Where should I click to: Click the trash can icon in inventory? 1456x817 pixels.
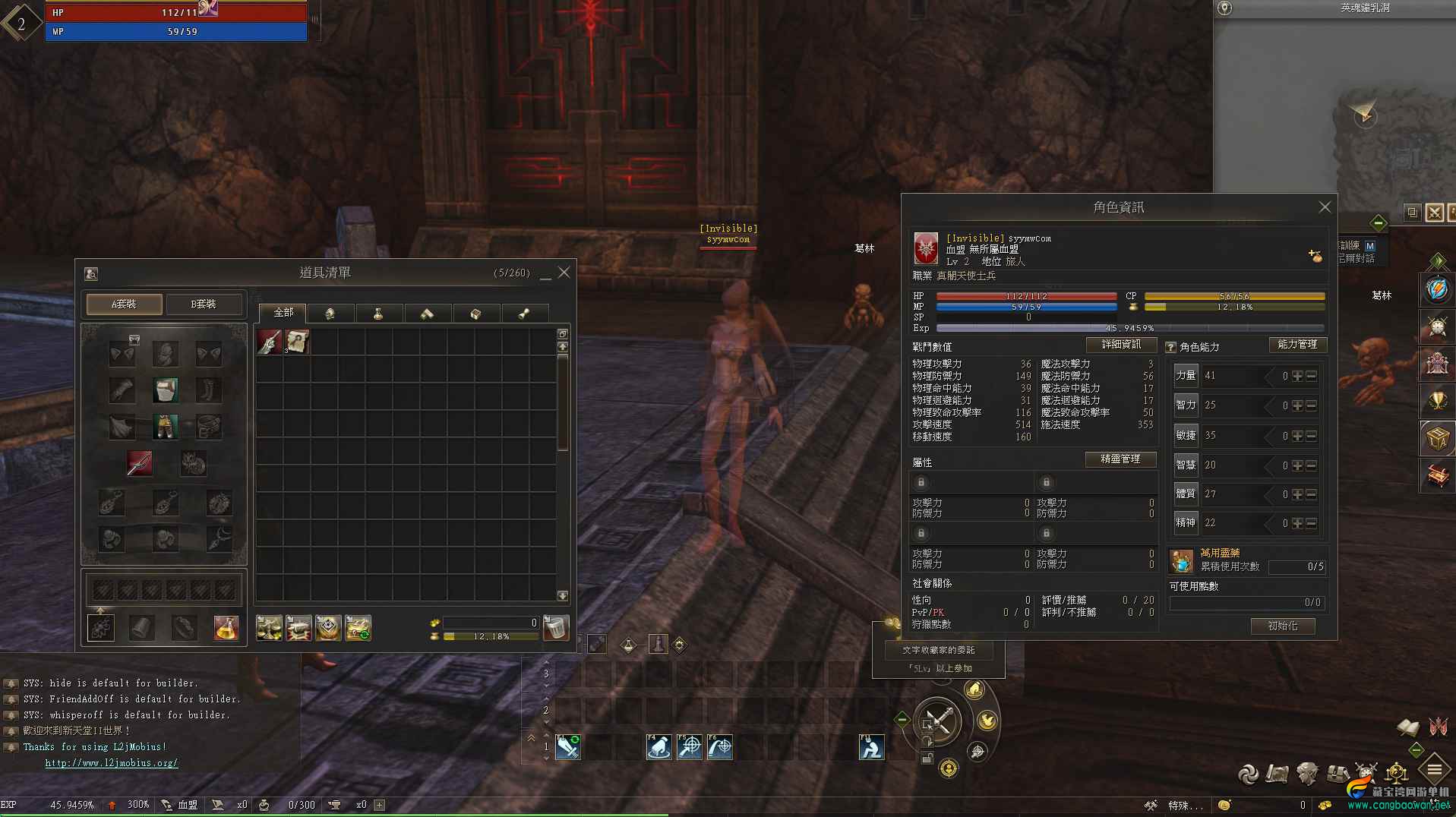pyautogui.click(x=556, y=628)
